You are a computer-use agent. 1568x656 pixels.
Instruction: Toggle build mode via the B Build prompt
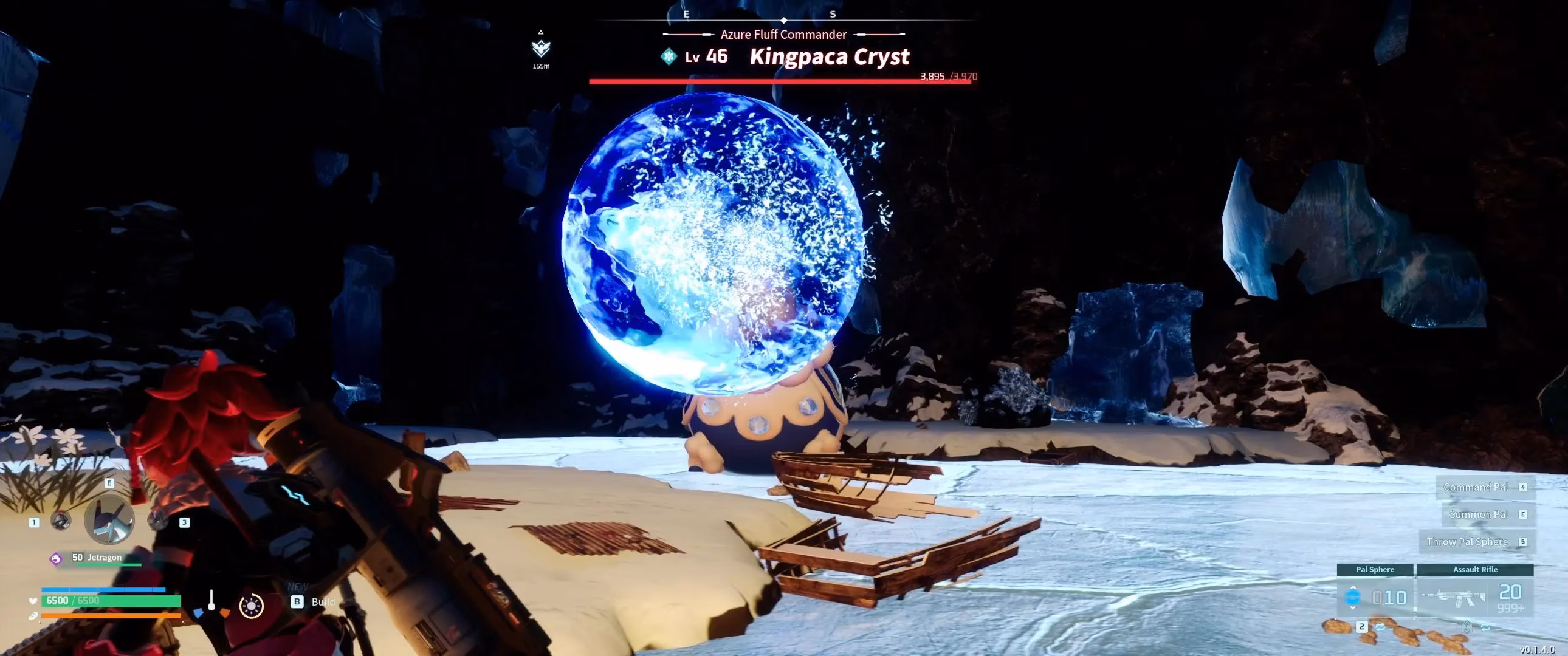point(297,601)
